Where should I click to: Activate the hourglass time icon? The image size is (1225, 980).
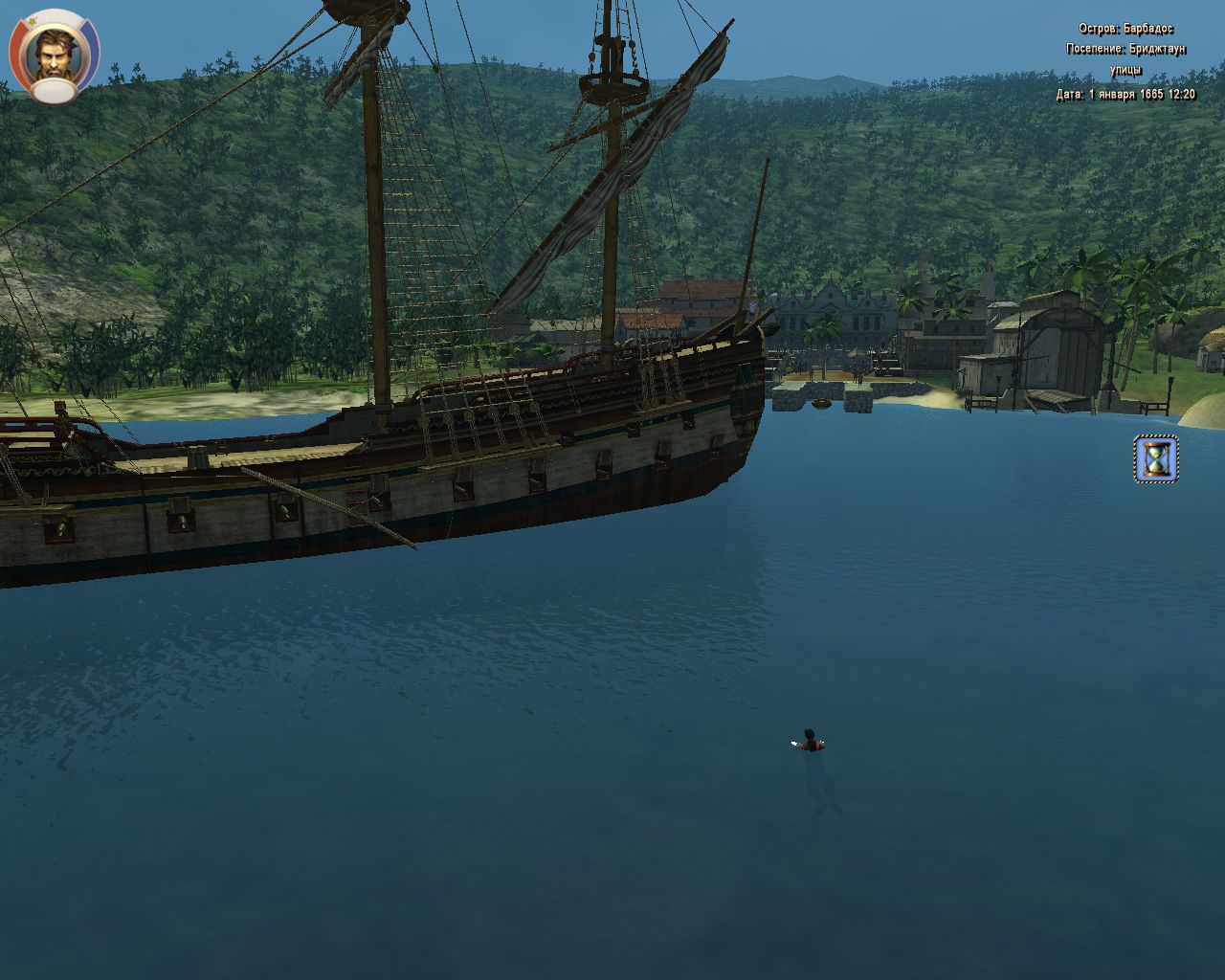click(1156, 459)
